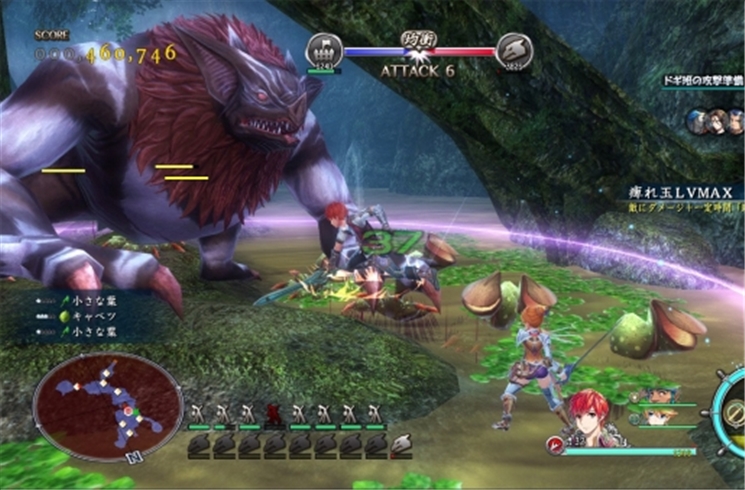Select the enemy beast icon on the balance gauge
745x490 pixels.
[x=514, y=51]
